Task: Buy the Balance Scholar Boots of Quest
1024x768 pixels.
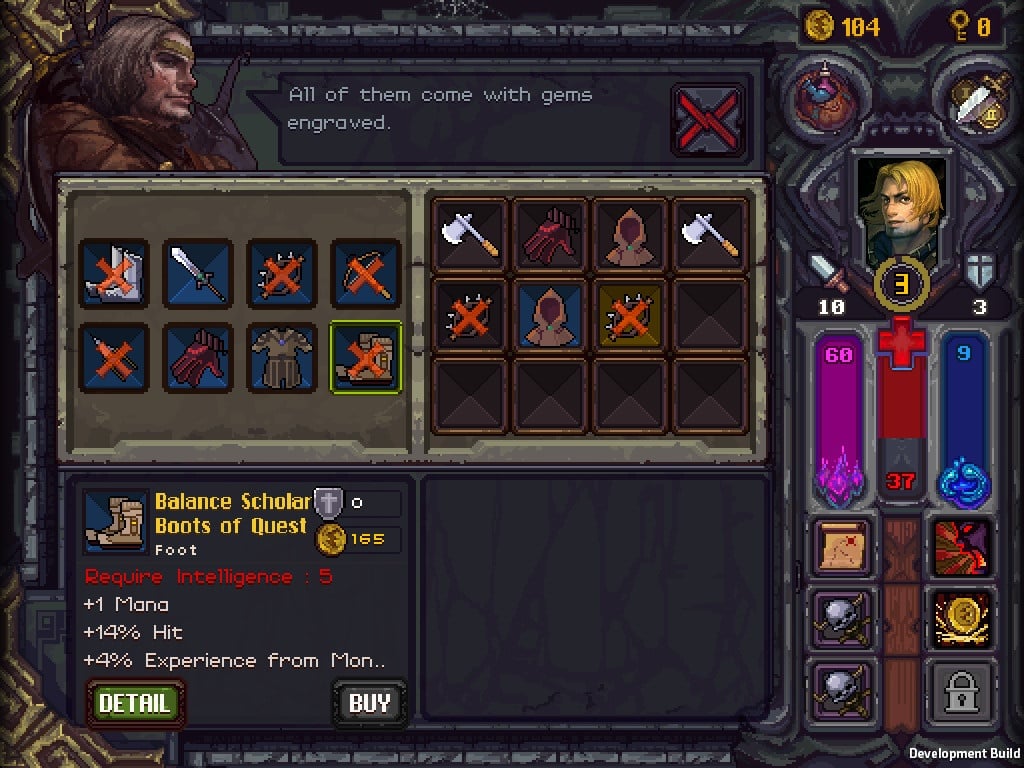Action: click(x=369, y=703)
